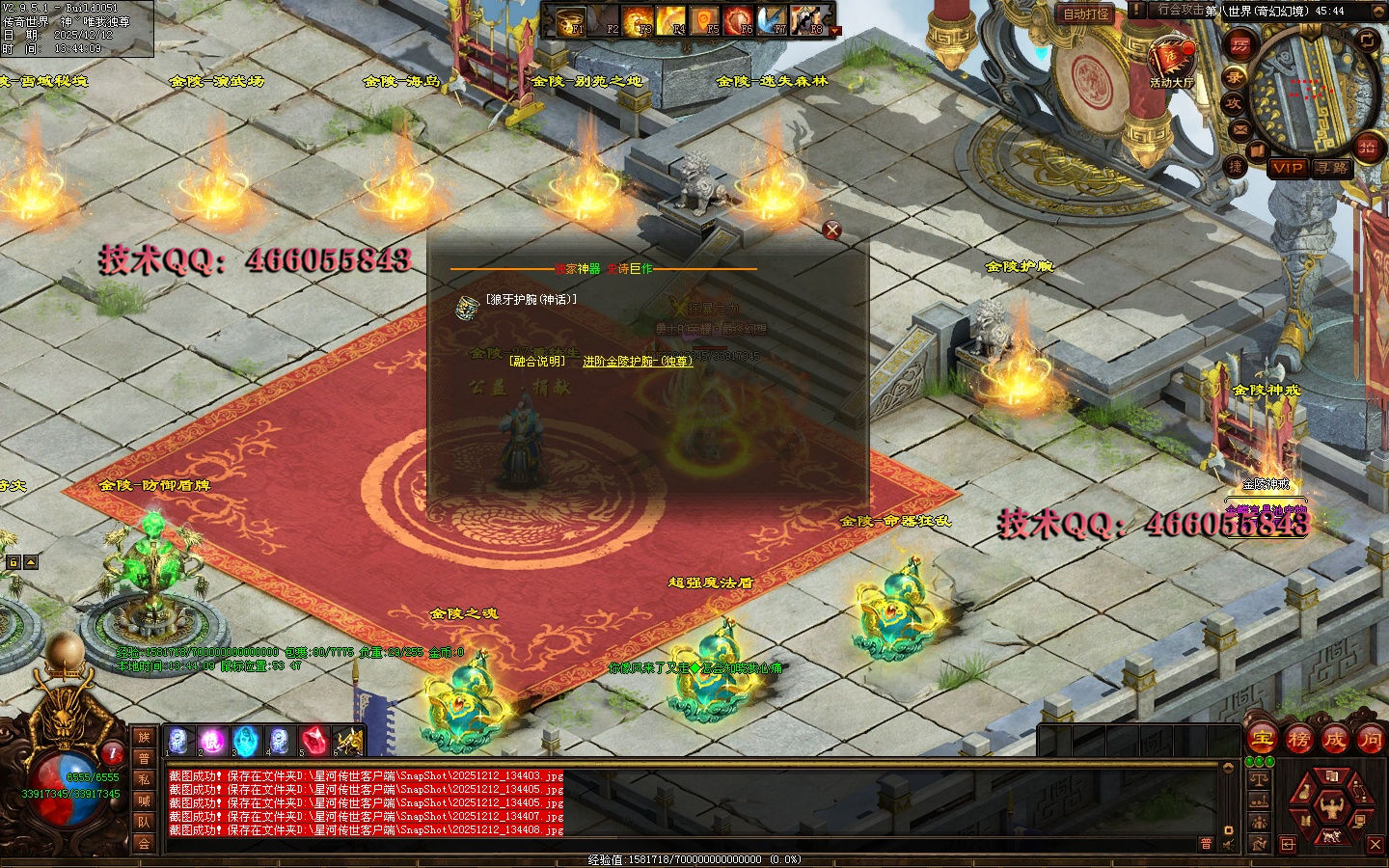The width and height of the screenshot is (1389, 868).
Task: Open the mail envelope icon by minimap
Action: (1239, 128)
